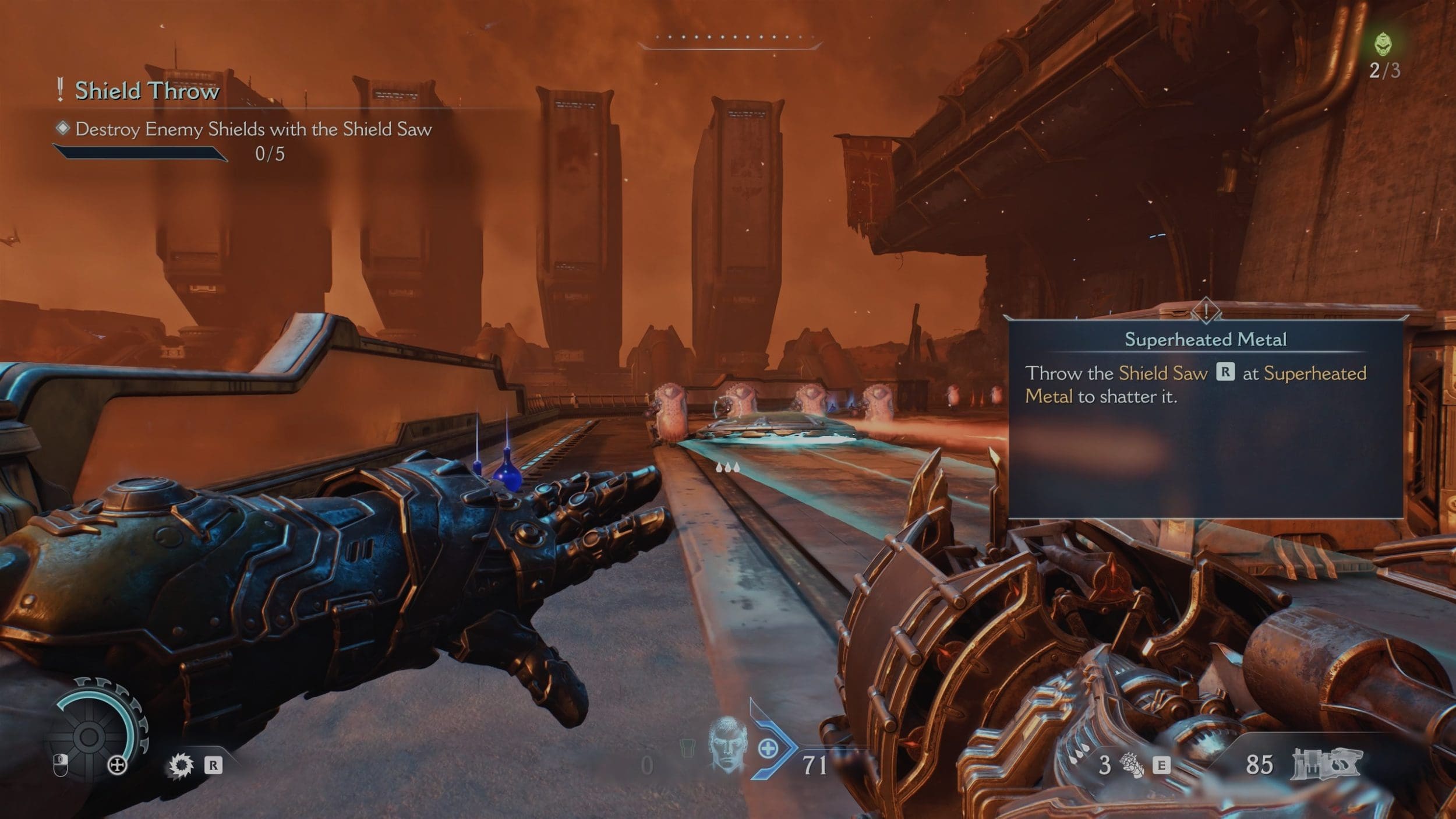Screen dimensions: 1456x819
Task: Click the green Slayer helmet lives icon
Action: 1383,44
